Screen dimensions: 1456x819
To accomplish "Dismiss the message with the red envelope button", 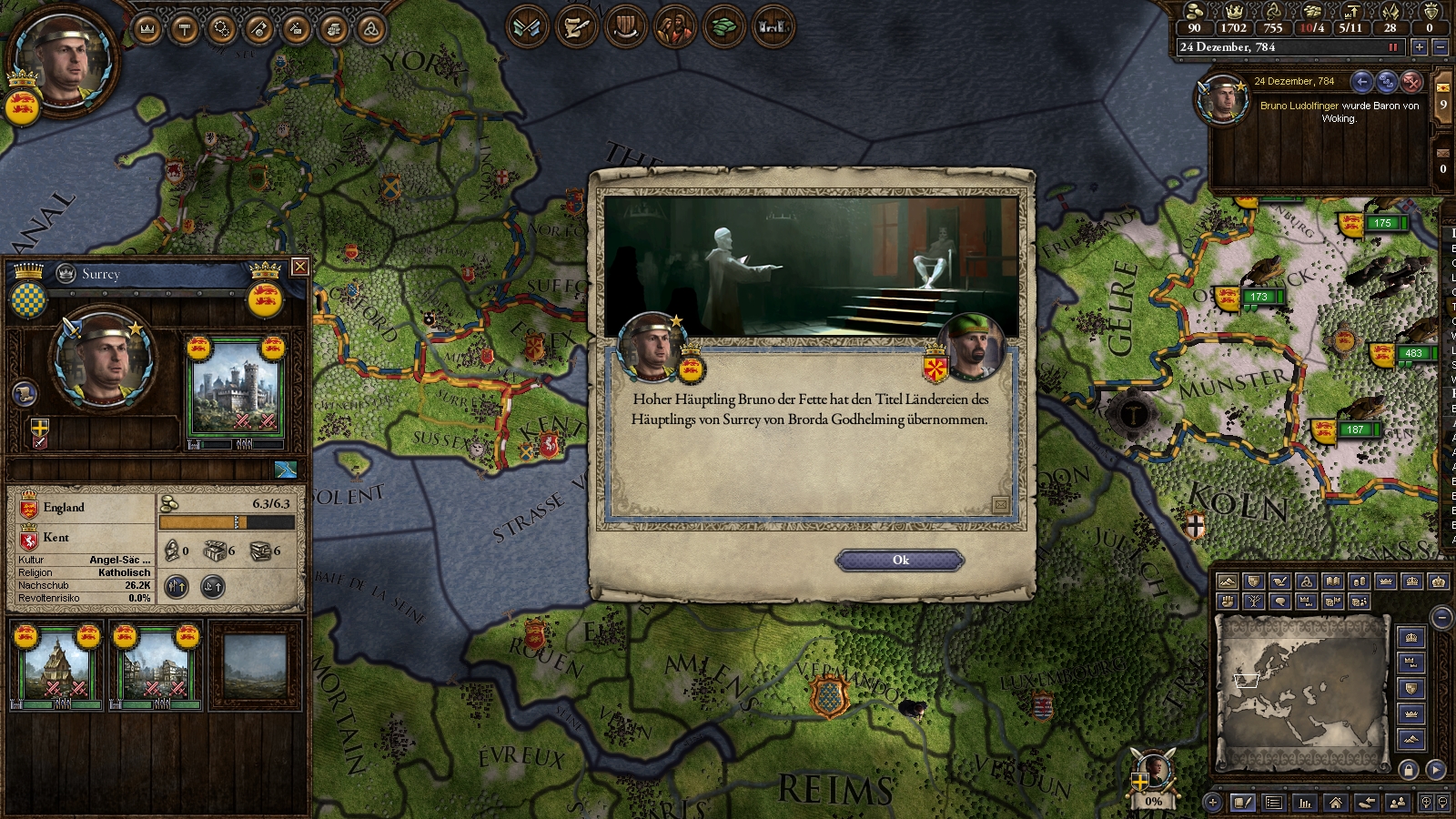I will coord(1411,82).
